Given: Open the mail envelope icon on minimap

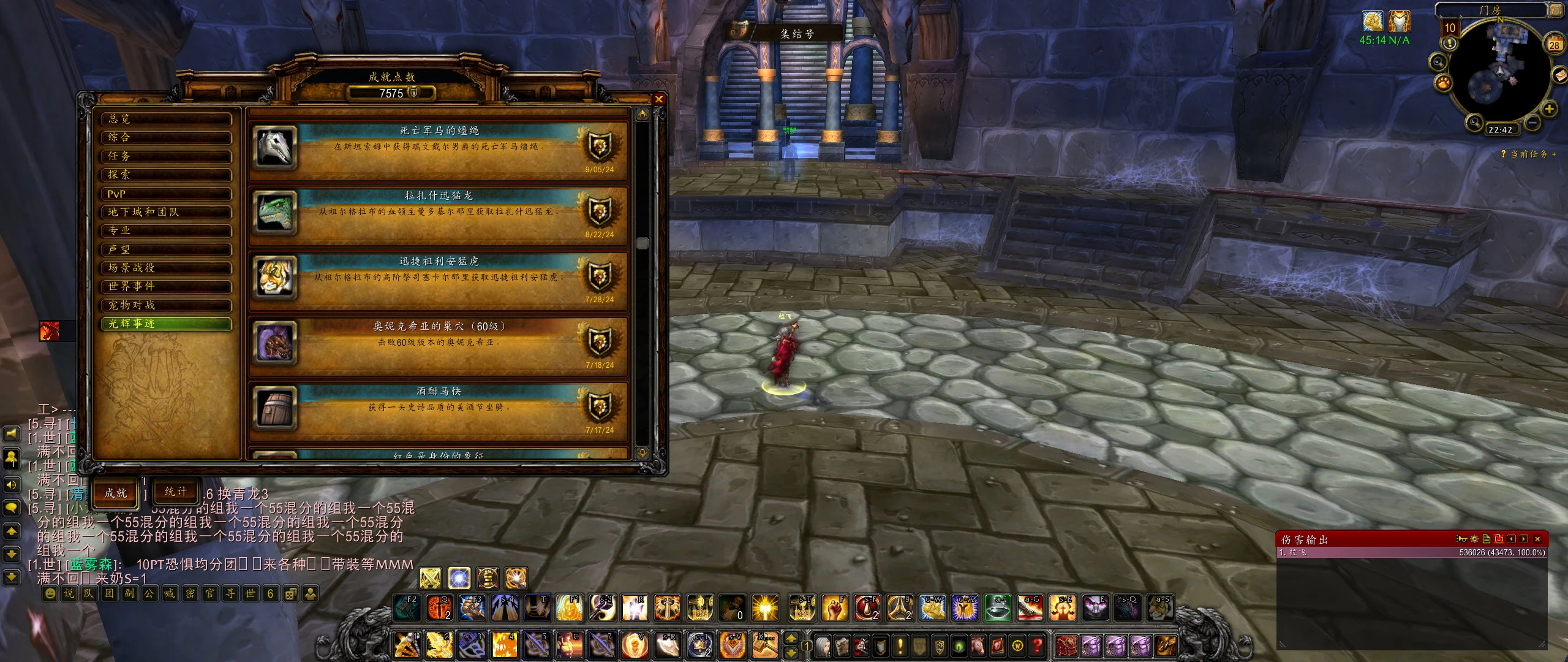Looking at the screenshot, I should coord(1561,75).
